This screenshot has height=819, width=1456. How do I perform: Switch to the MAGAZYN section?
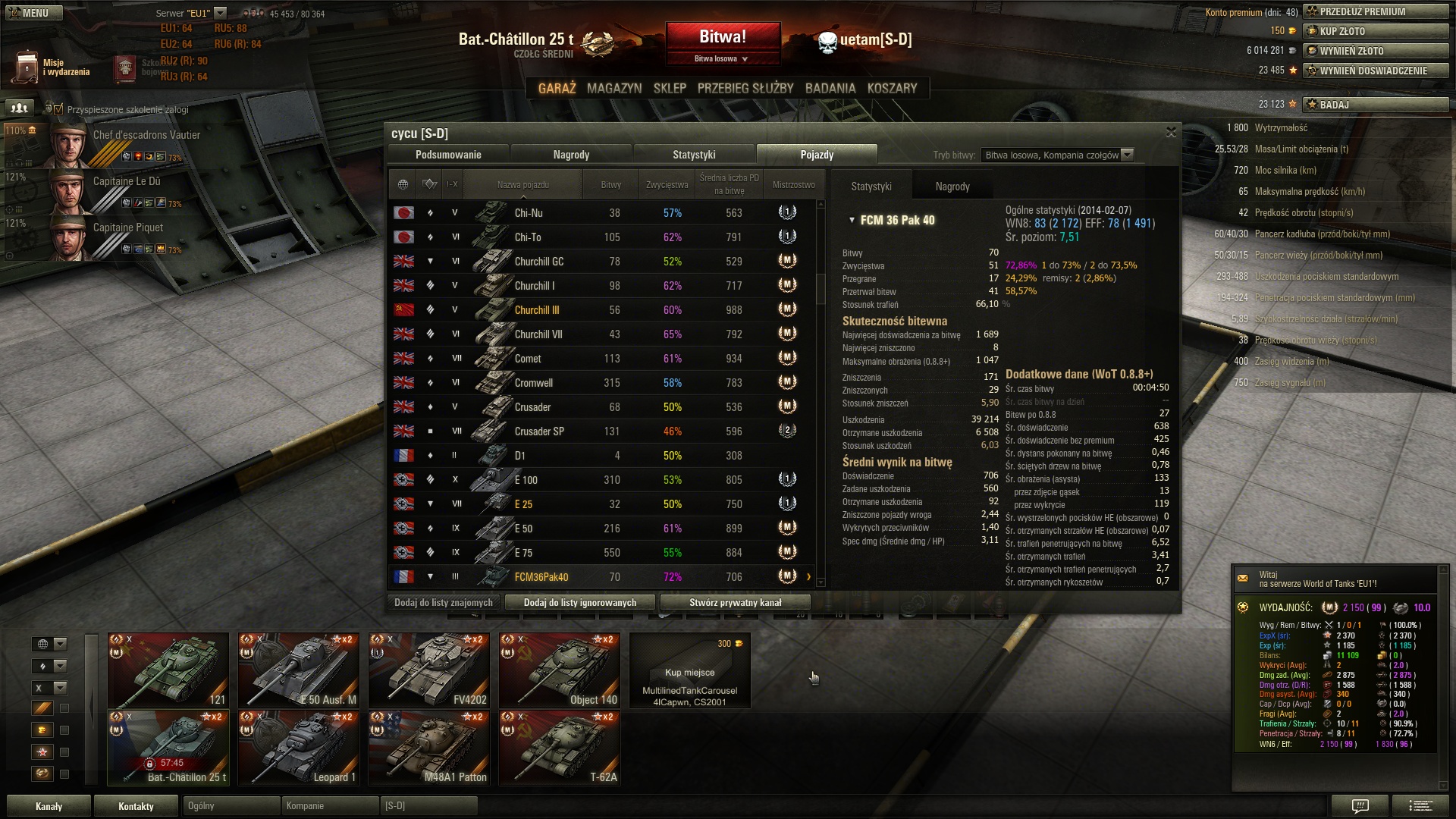(613, 89)
